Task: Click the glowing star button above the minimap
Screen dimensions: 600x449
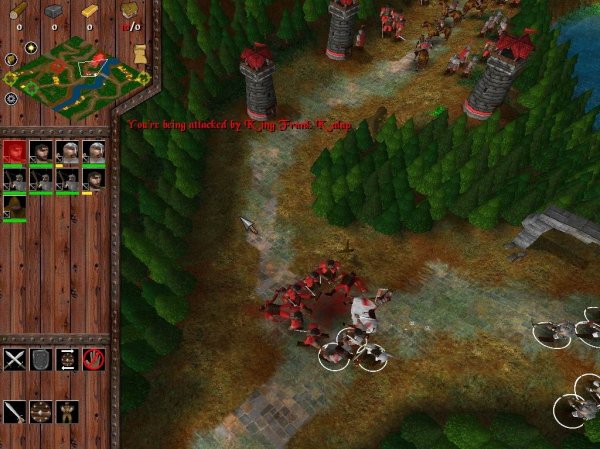Action: tap(31, 48)
